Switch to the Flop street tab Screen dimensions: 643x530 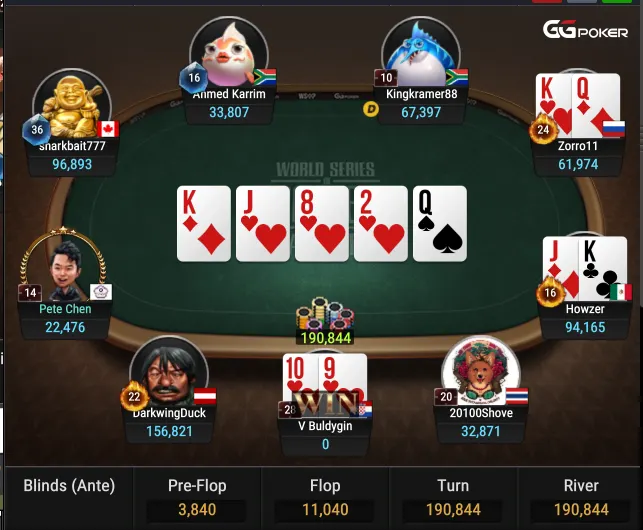(324, 497)
